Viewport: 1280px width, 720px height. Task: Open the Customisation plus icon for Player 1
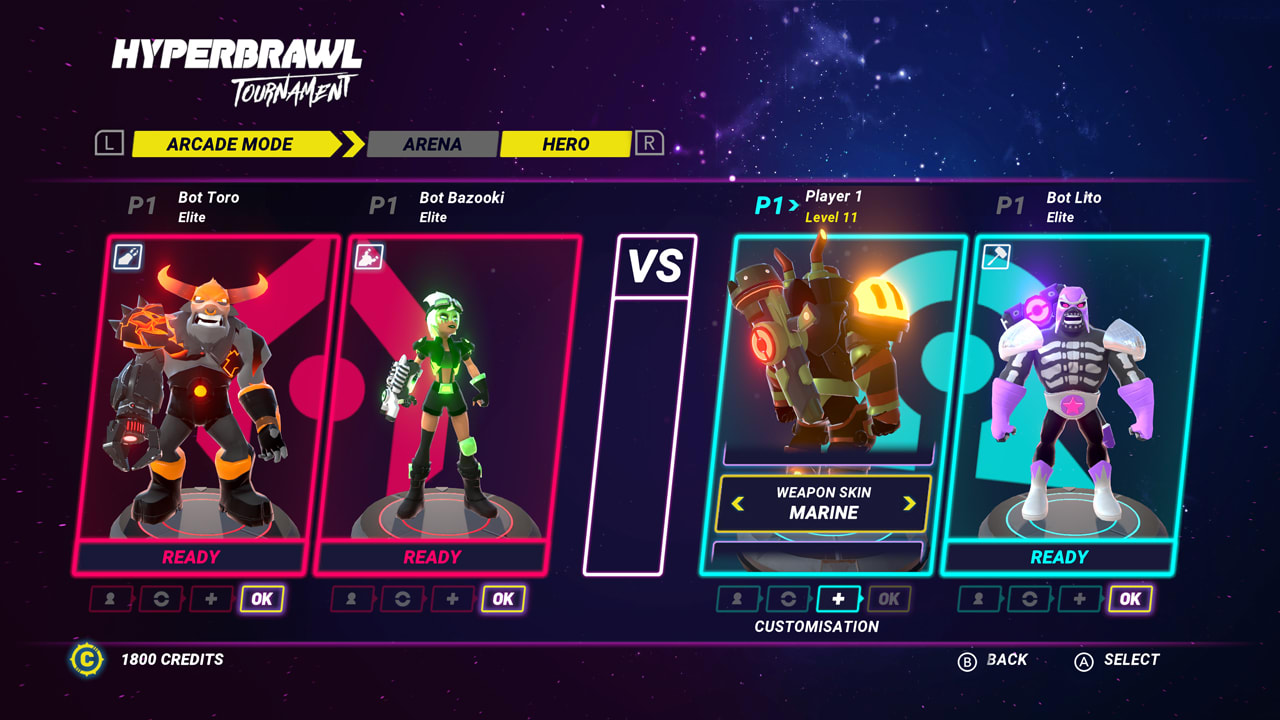(838, 599)
